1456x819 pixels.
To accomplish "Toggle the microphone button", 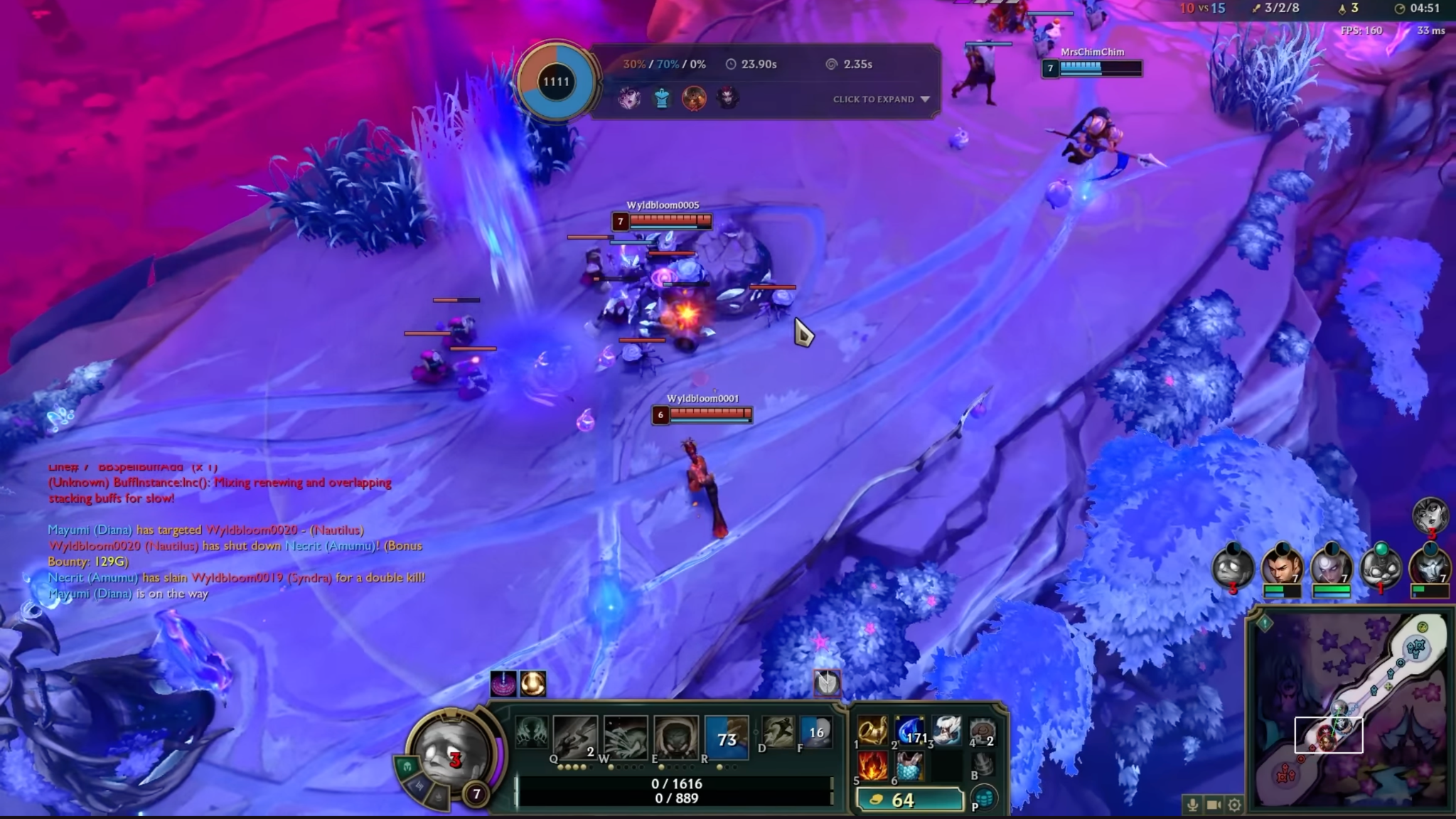I will pyautogui.click(x=1192, y=805).
